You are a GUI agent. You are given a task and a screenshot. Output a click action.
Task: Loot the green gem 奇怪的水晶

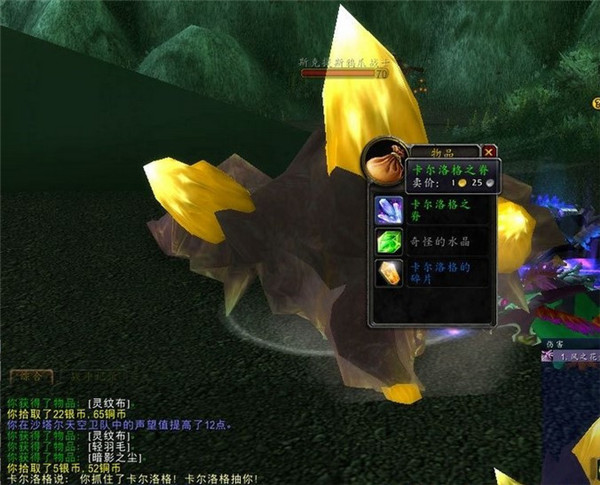(388, 242)
